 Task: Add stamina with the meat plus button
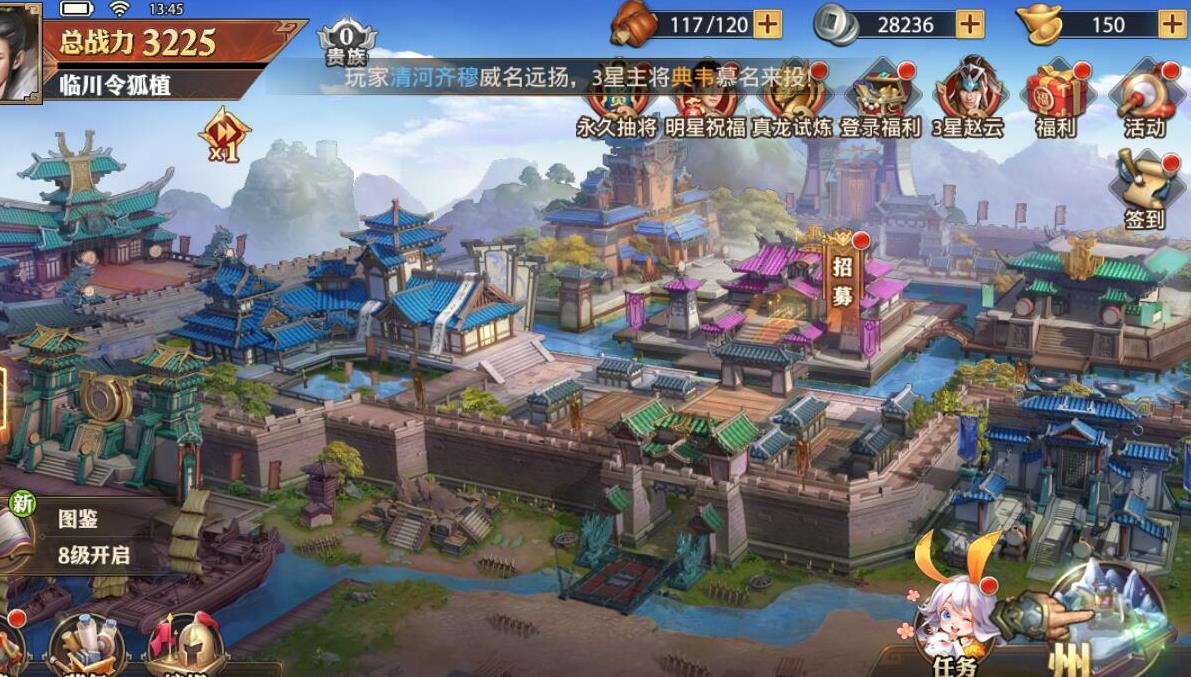pos(767,24)
